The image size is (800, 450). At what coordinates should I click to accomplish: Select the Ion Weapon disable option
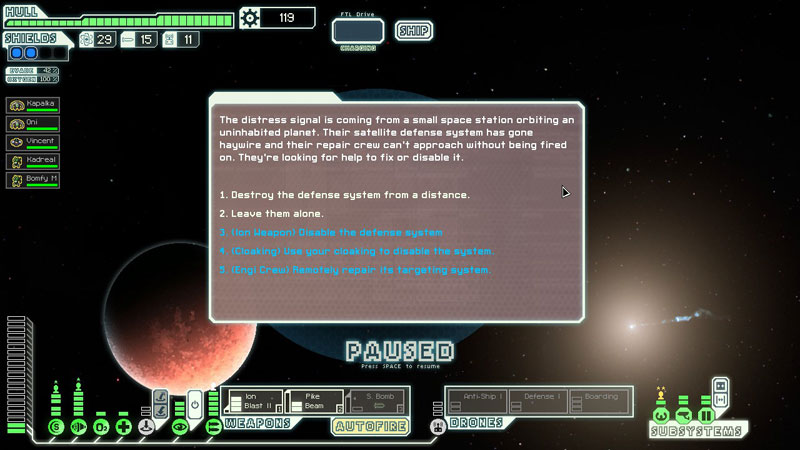click(x=330, y=232)
